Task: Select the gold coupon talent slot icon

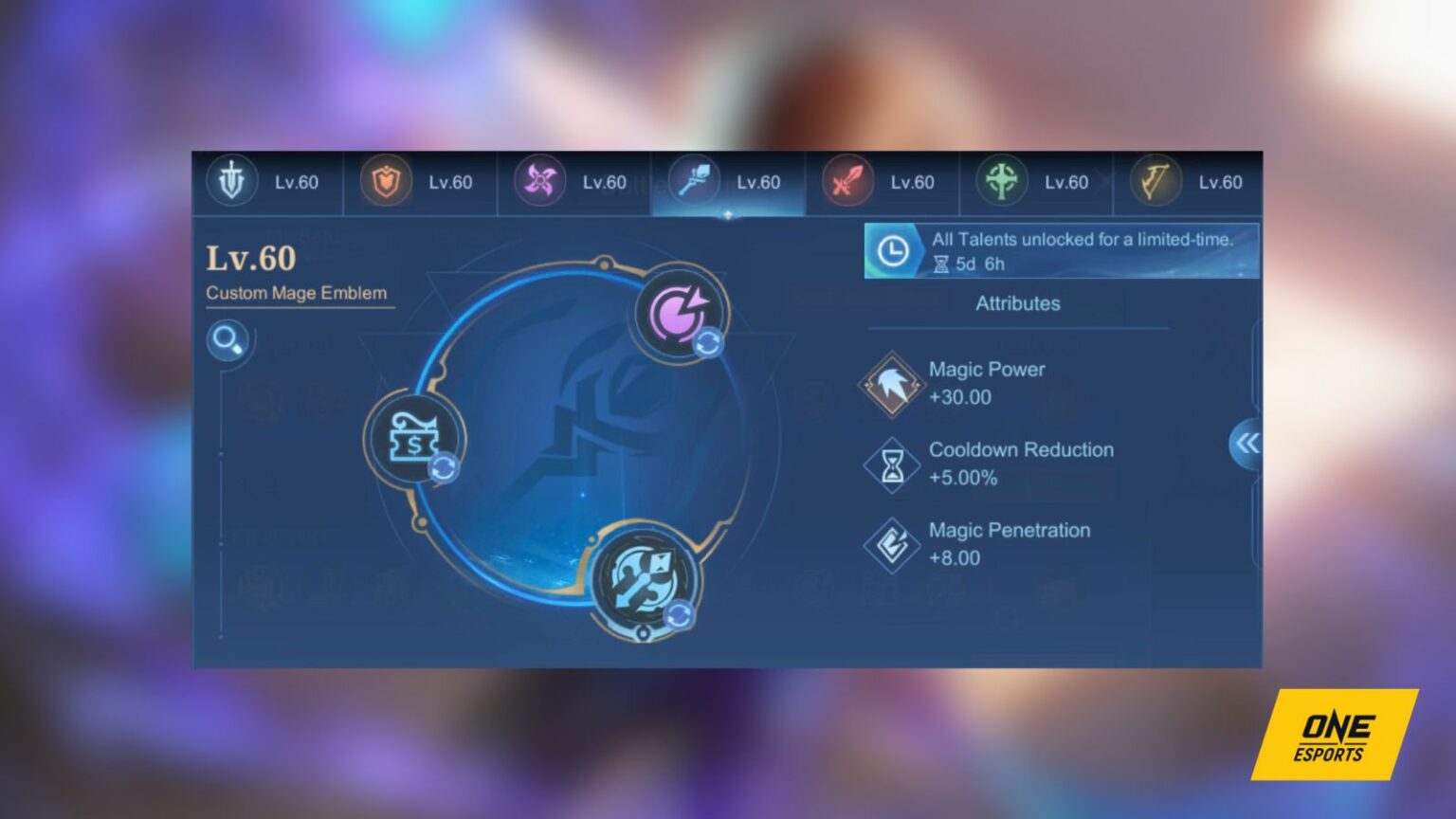Action: coord(414,439)
